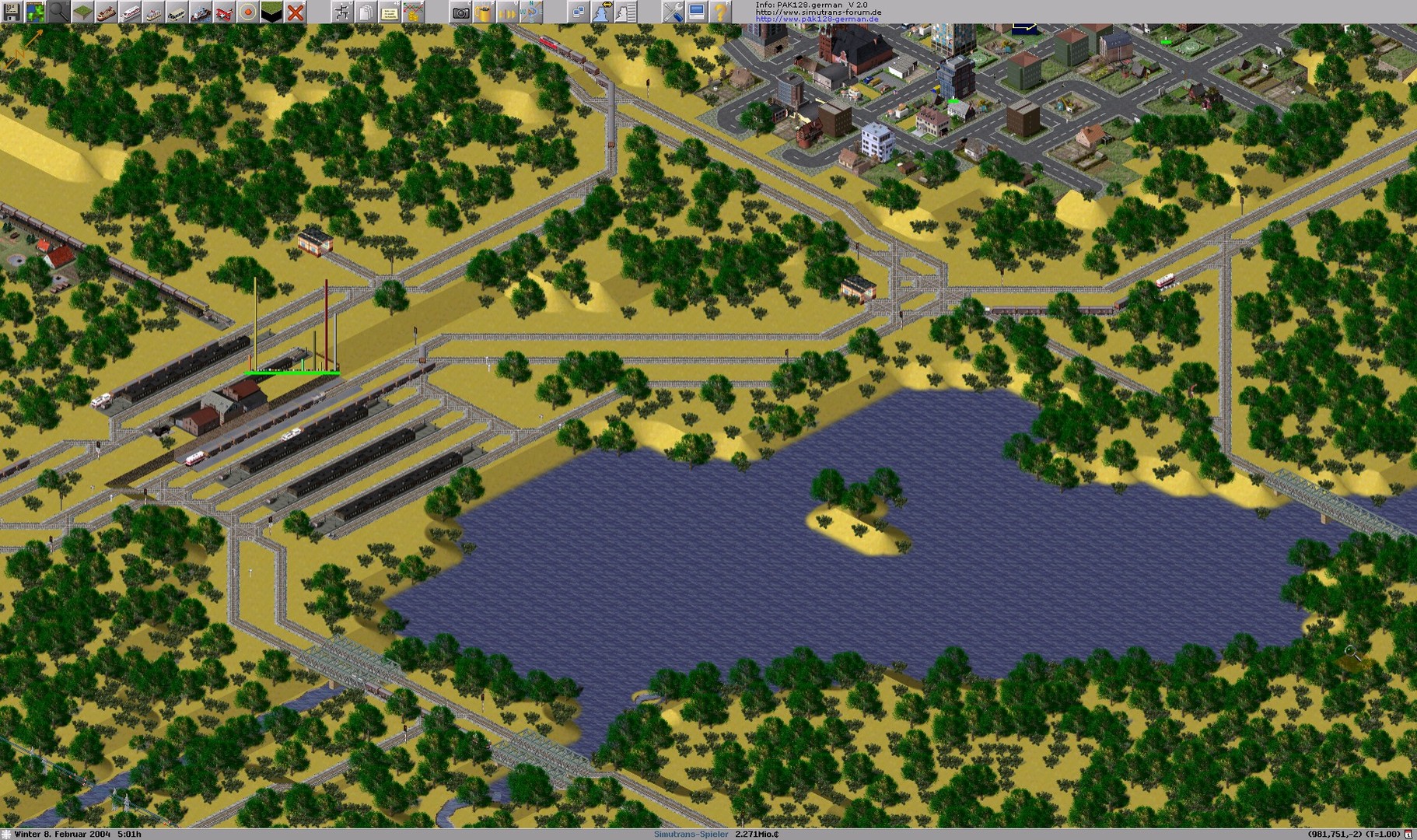The width and height of the screenshot is (1417, 840).
Task: Save the current game with the disk icon
Action: click(x=12, y=12)
